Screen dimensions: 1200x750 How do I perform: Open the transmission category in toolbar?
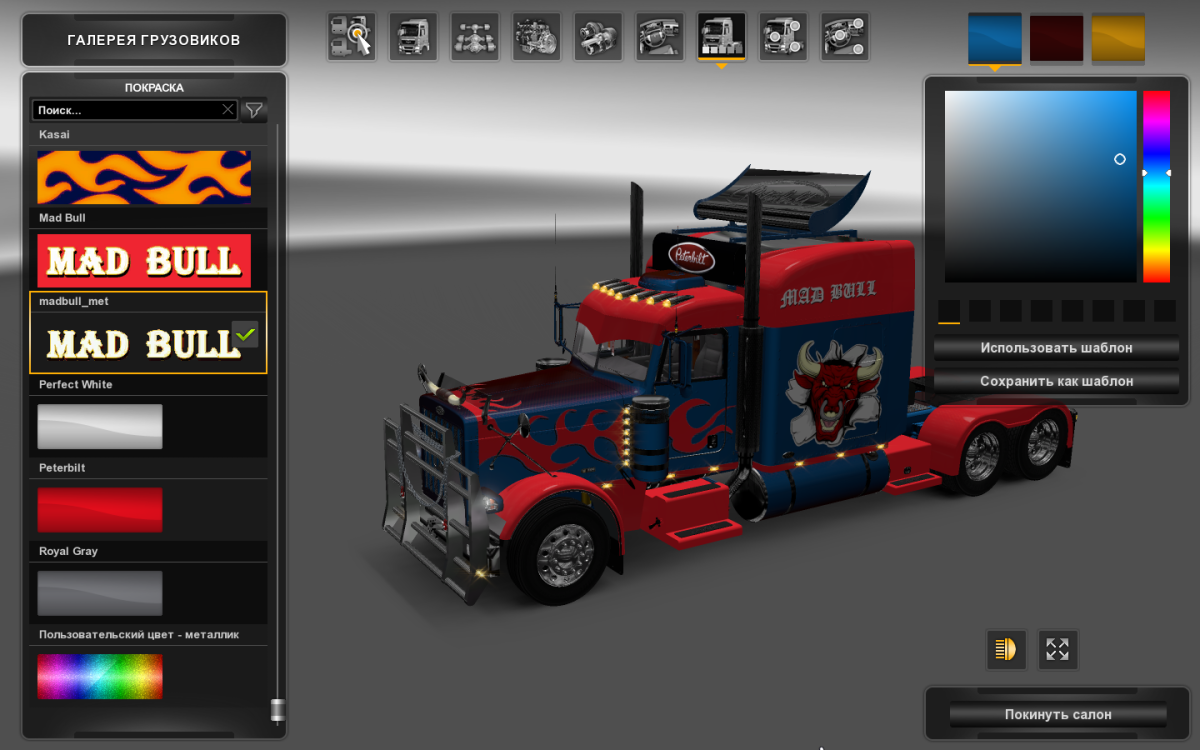598,37
